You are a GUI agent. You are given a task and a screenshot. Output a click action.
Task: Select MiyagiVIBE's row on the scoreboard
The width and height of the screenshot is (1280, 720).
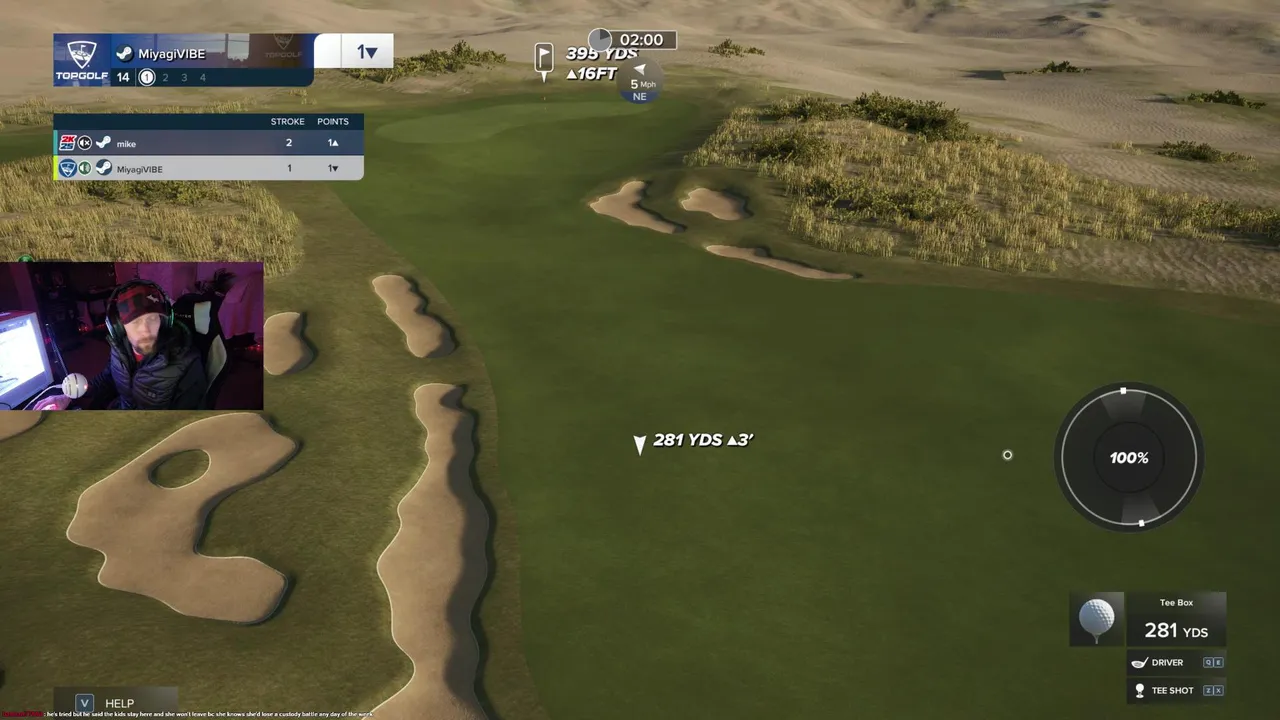click(208, 169)
